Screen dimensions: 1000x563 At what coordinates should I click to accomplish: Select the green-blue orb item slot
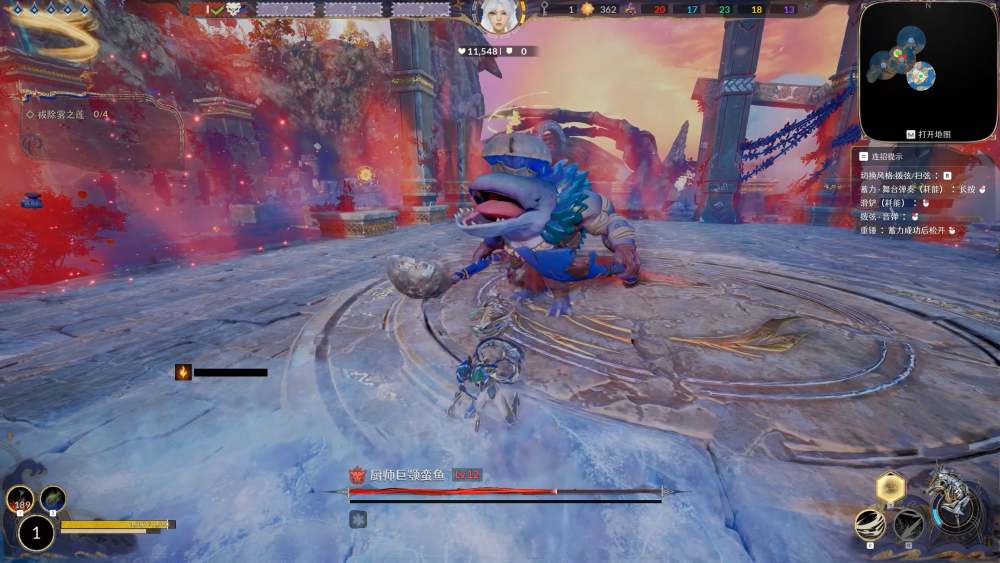(53, 498)
